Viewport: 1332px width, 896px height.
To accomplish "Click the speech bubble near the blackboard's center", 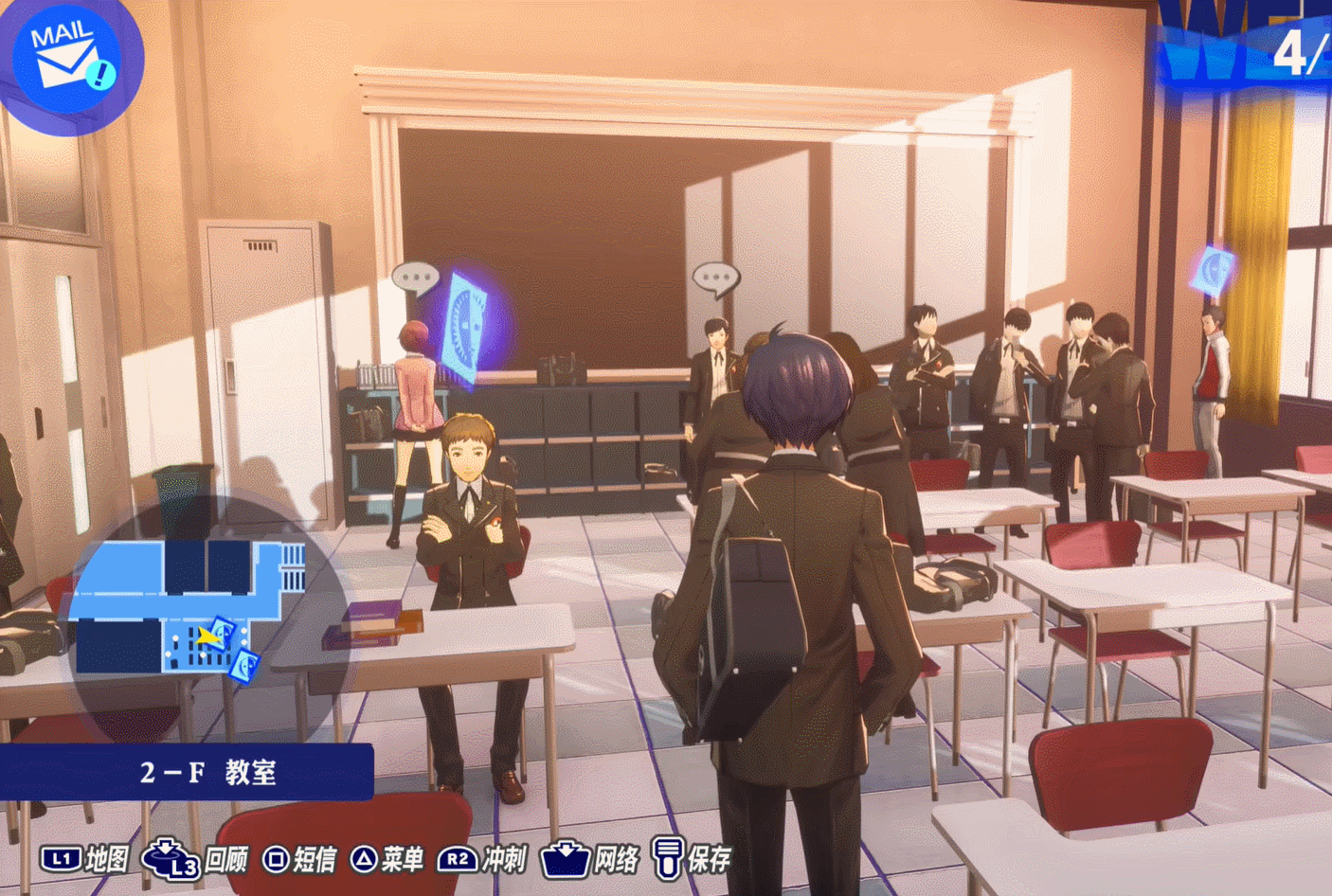I will [715, 278].
